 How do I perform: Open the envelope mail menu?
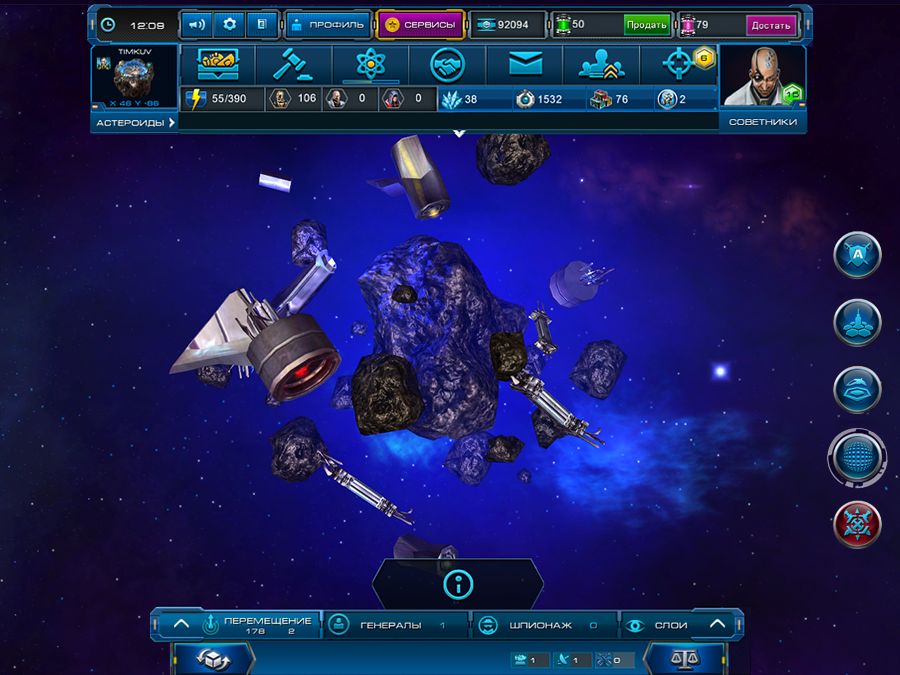tap(525, 65)
